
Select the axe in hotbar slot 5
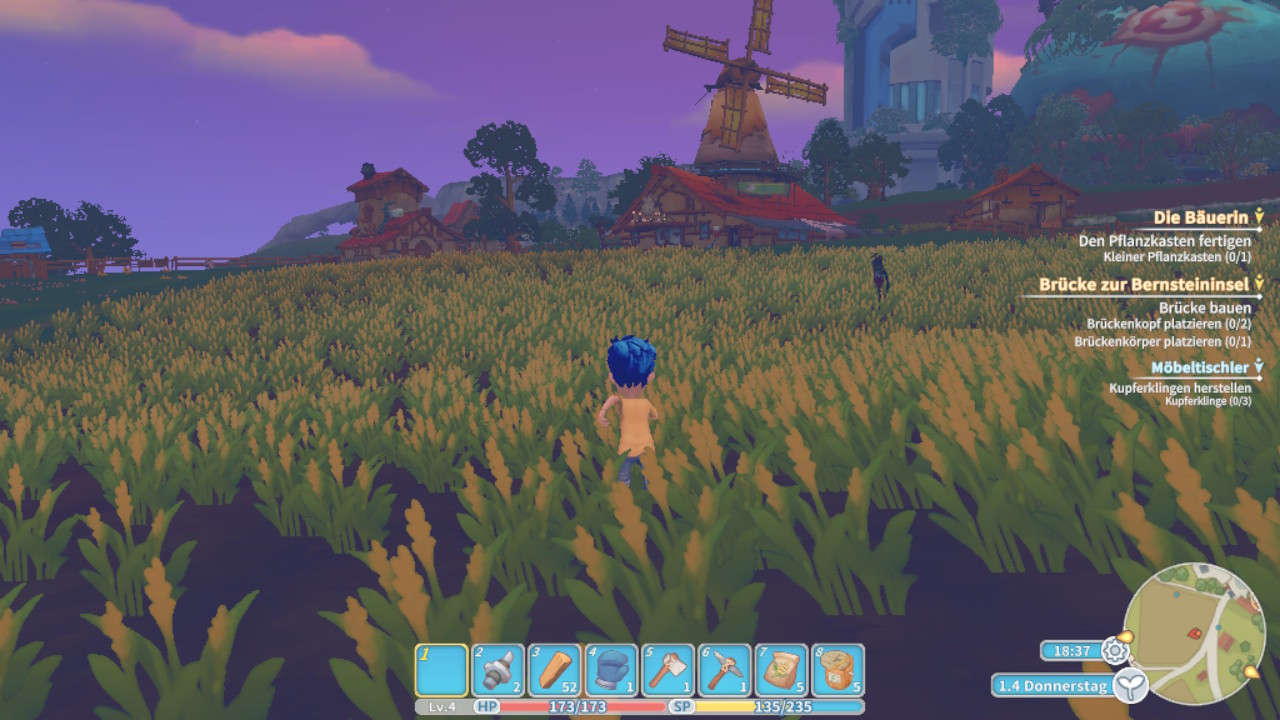pos(668,669)
